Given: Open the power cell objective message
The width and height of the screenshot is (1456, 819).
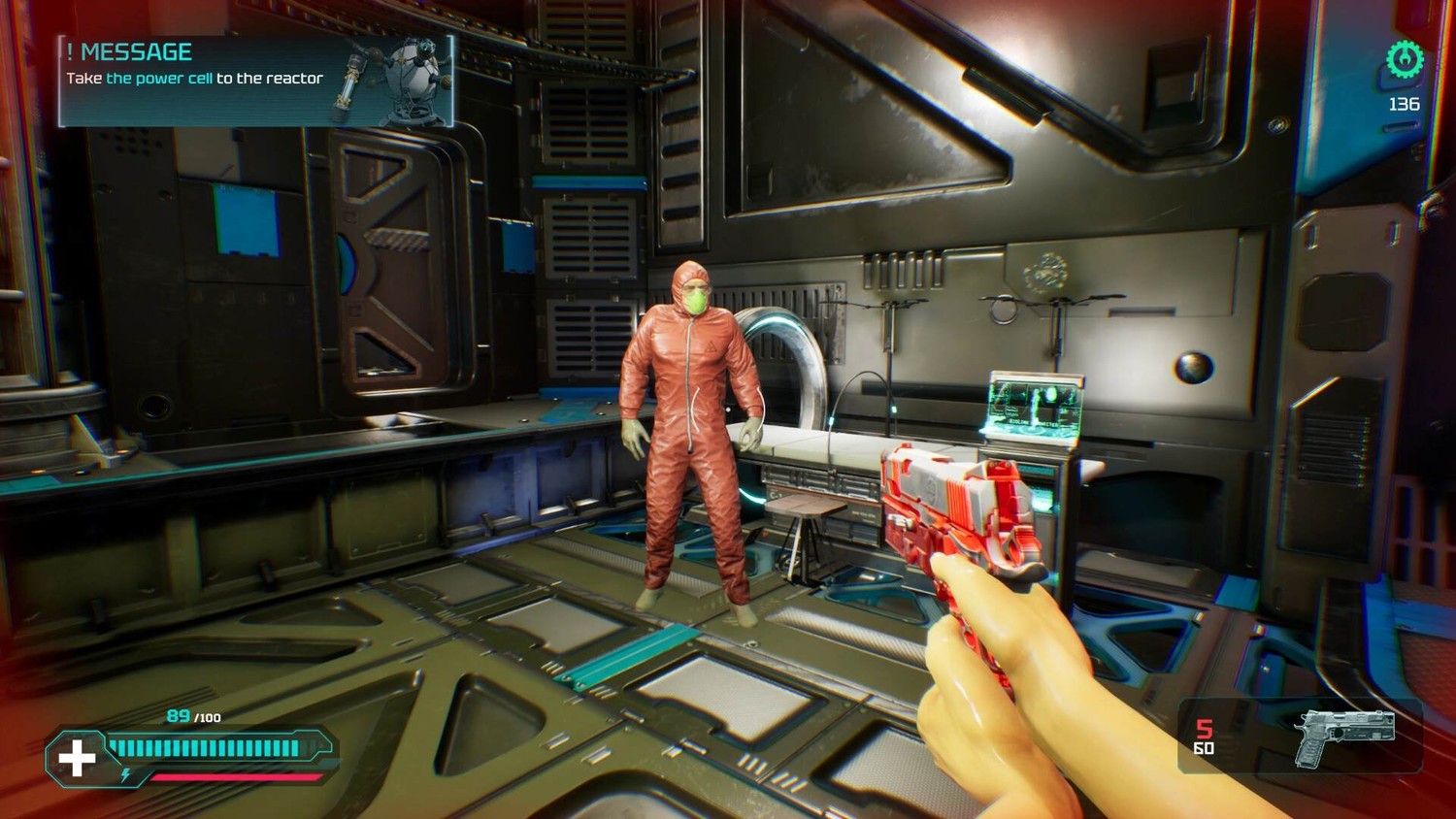Looking at the screenshot, I should (x=256, y=81).
